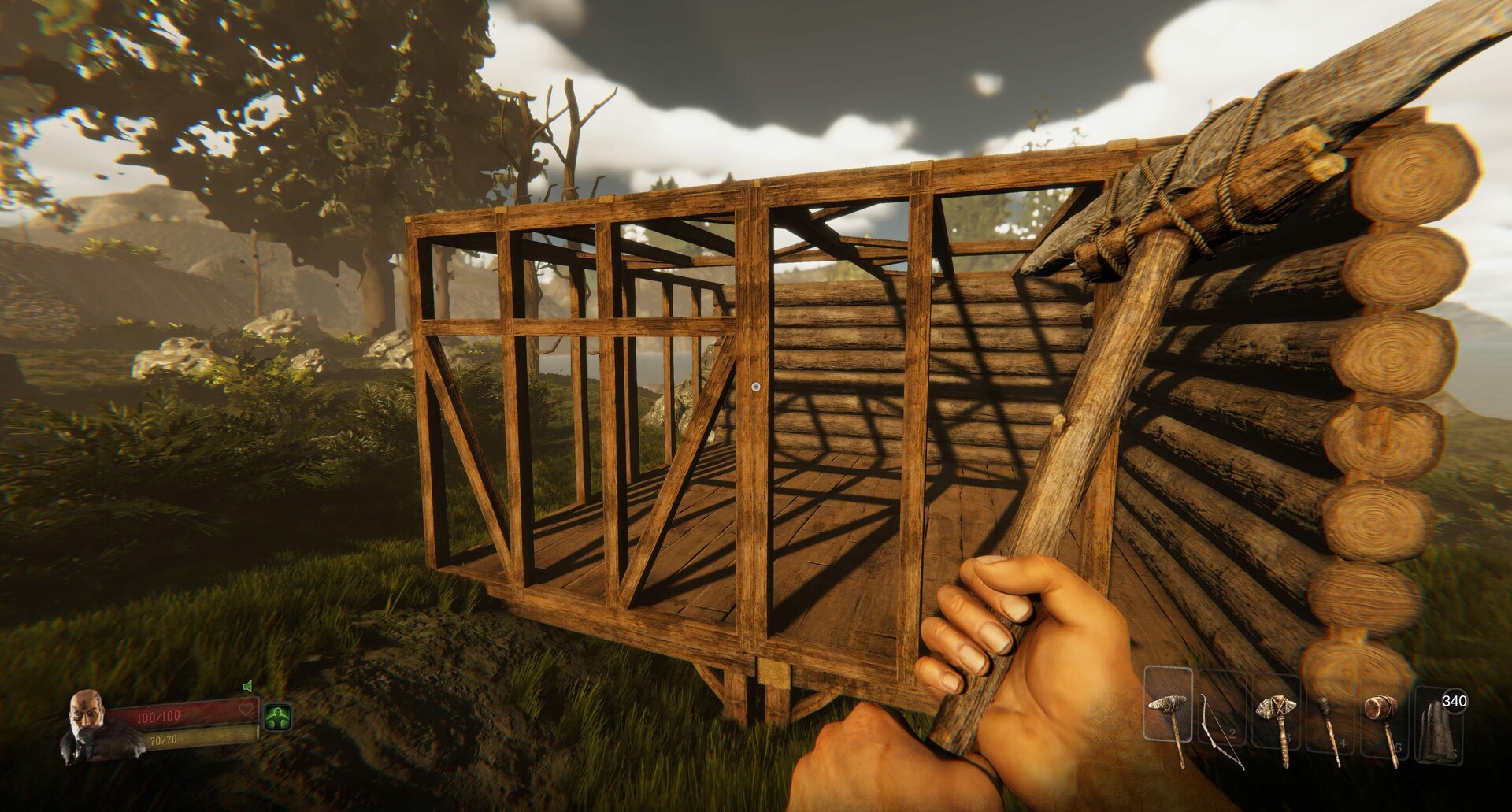1512x812 pixels.
Task: Select the wooden mallet in hotbar slot 5
Action: [x=1384, y=713]
